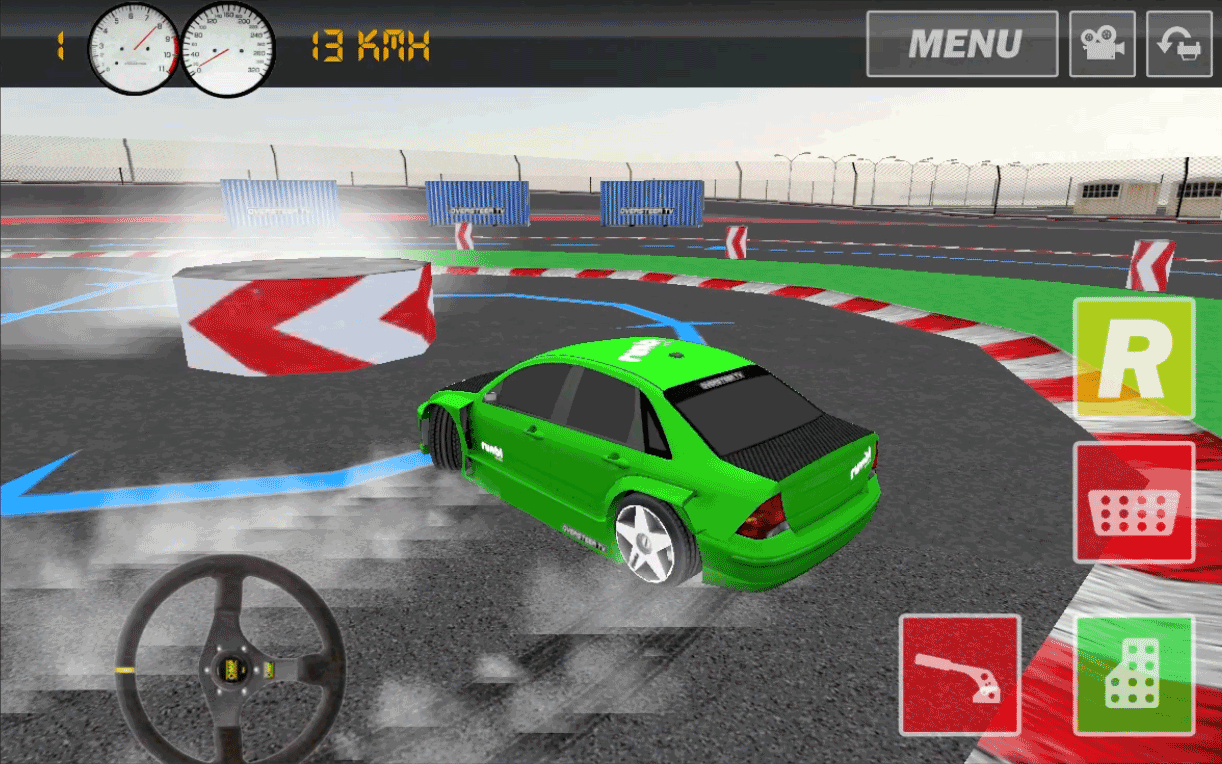
Task: Reset the car with the flip icon
Action: [1179, 44]
